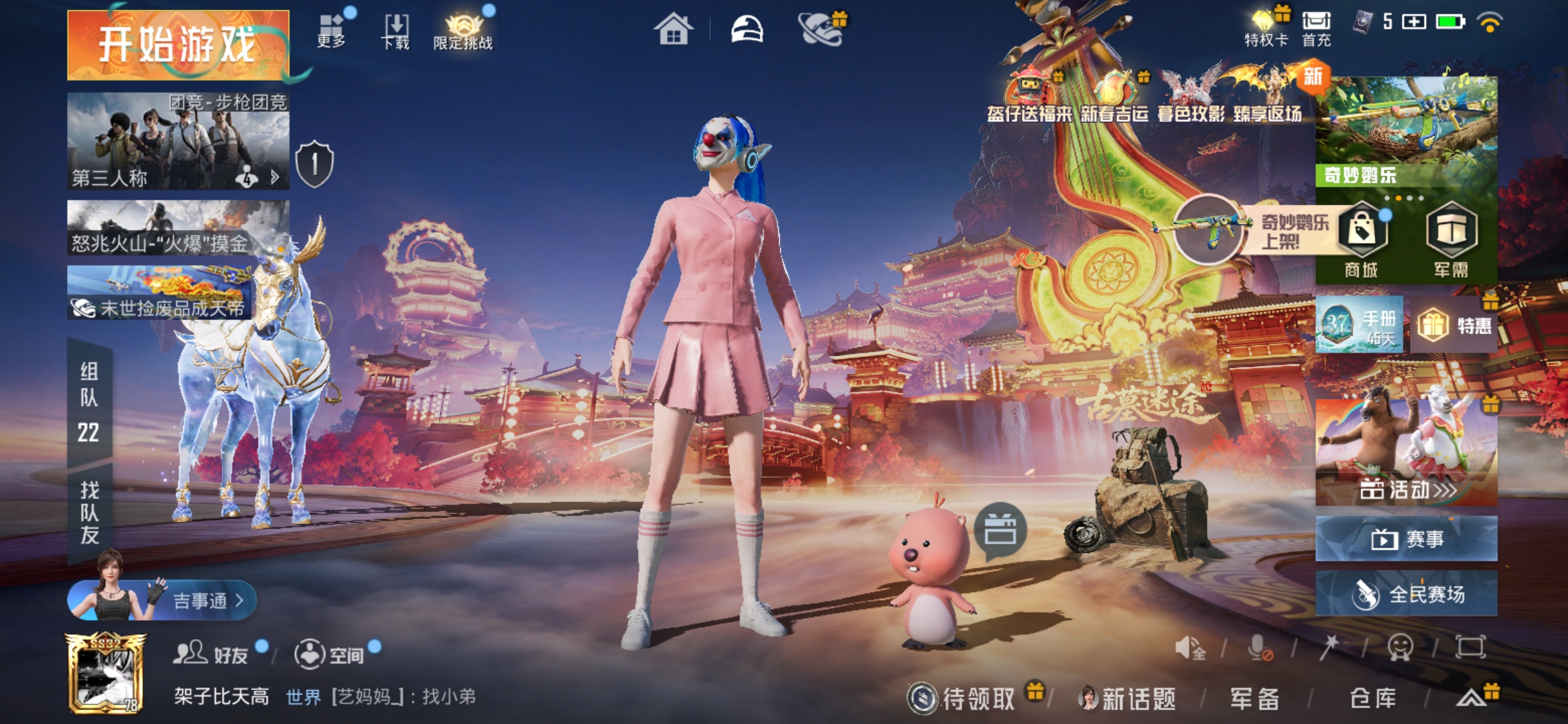This screenshot has width=1568, height=724.
Task: Select the 团竞-步枪团竞 game mode thumbnail
Action: (x=178, y=141)
